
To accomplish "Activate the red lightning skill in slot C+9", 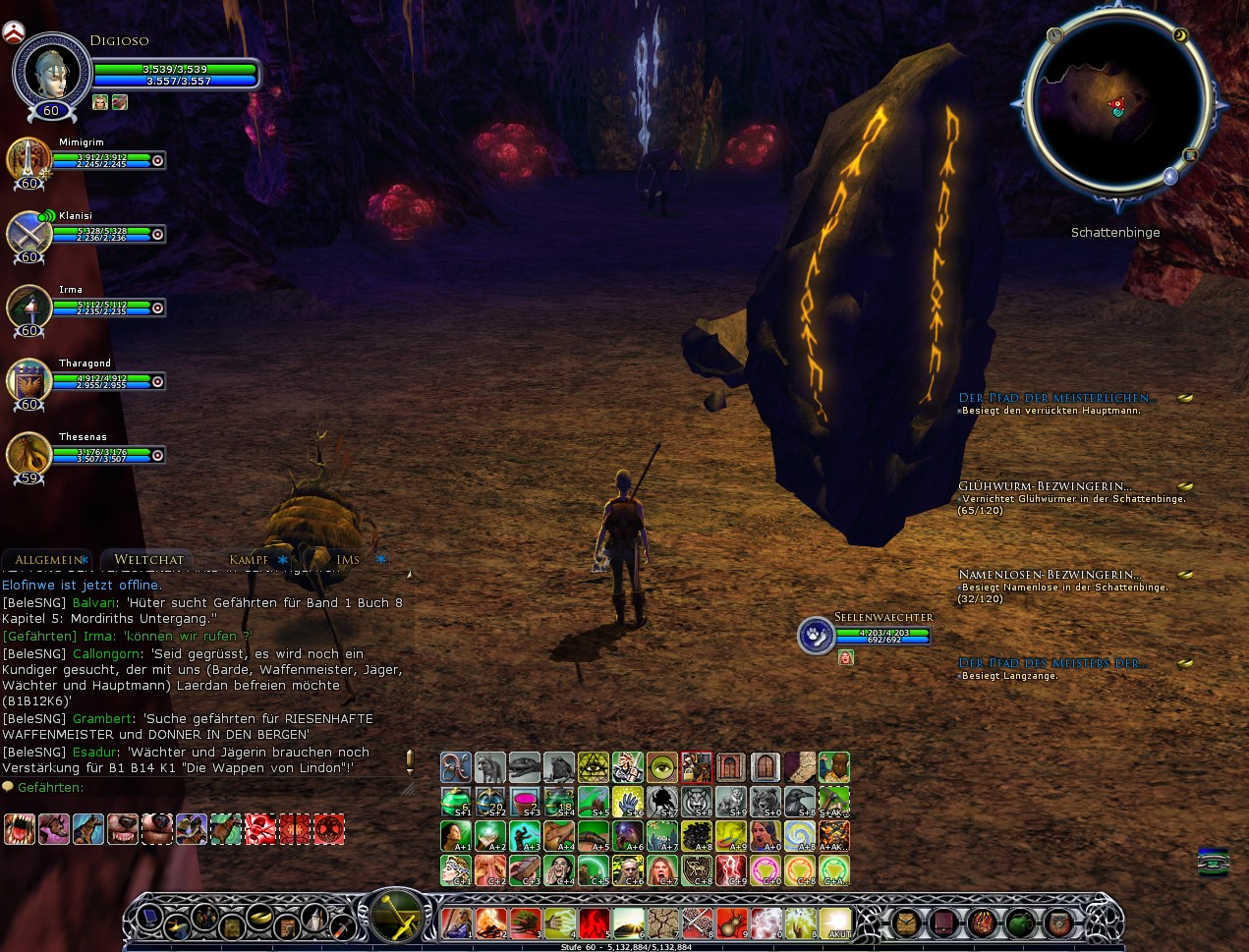I will (731, 870).
